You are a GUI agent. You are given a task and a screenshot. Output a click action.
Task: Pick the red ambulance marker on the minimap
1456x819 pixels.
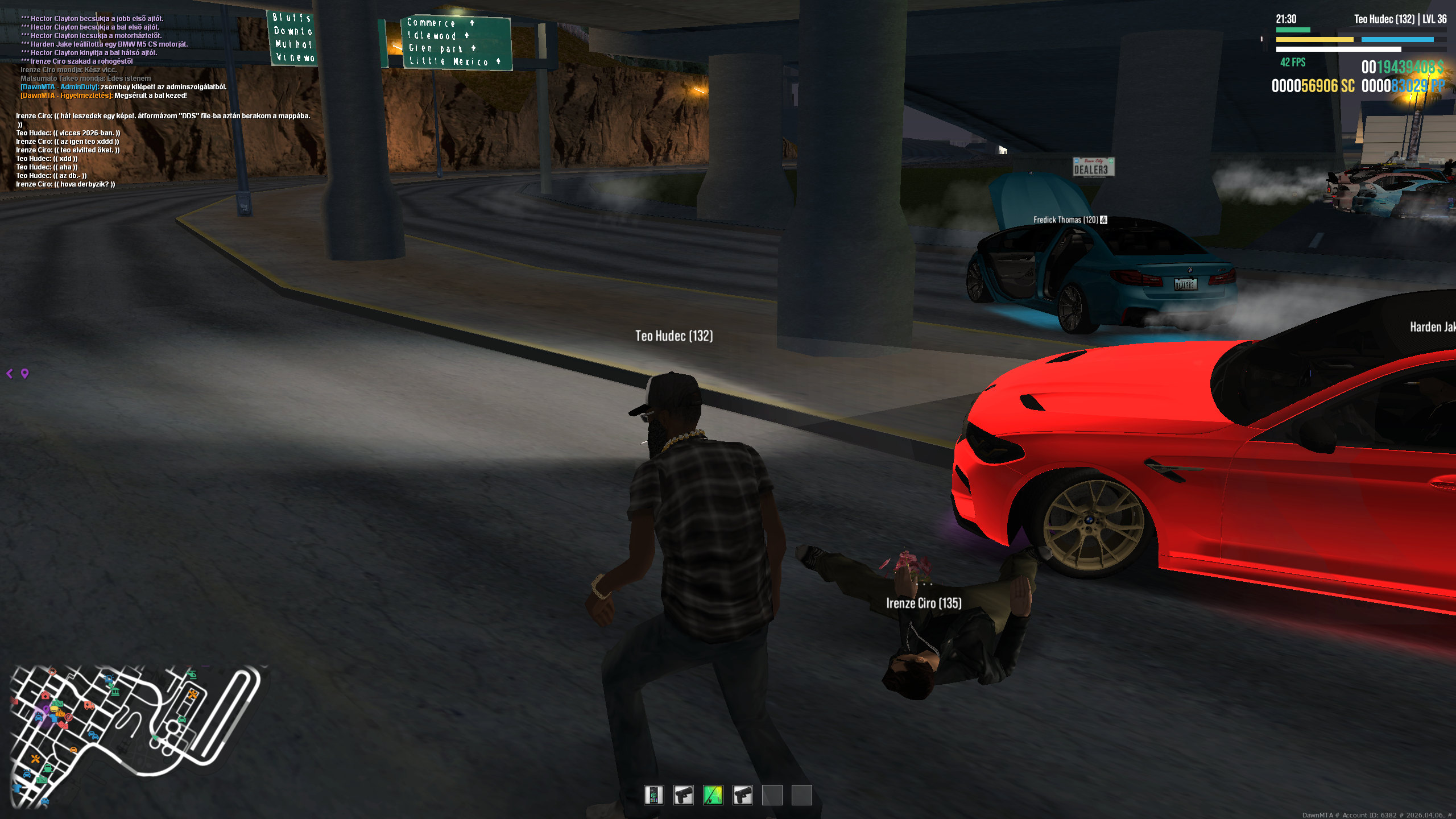pos(89,706)
